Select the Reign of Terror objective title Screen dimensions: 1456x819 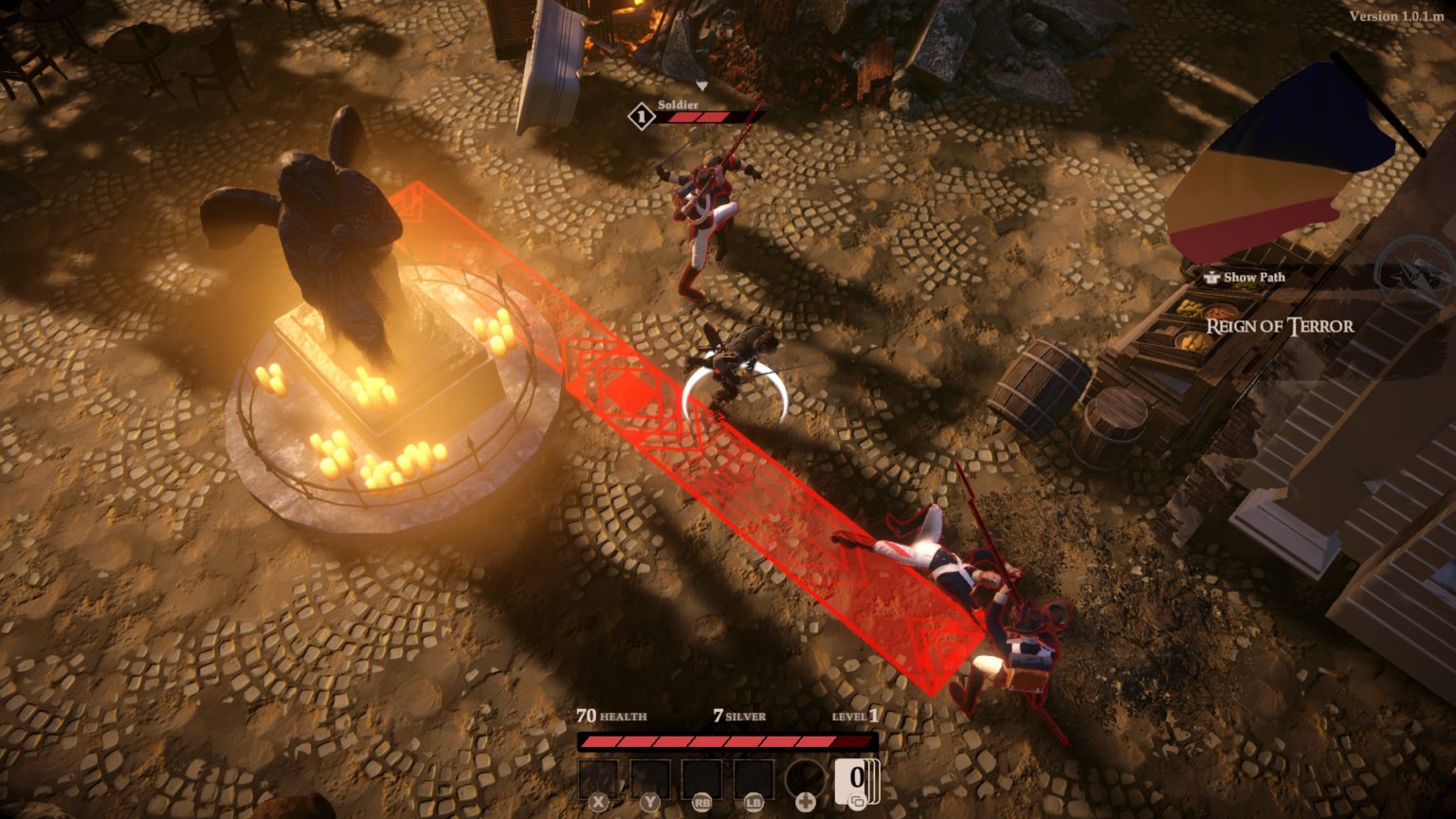pyautogui.click(x=1280, y=327)
